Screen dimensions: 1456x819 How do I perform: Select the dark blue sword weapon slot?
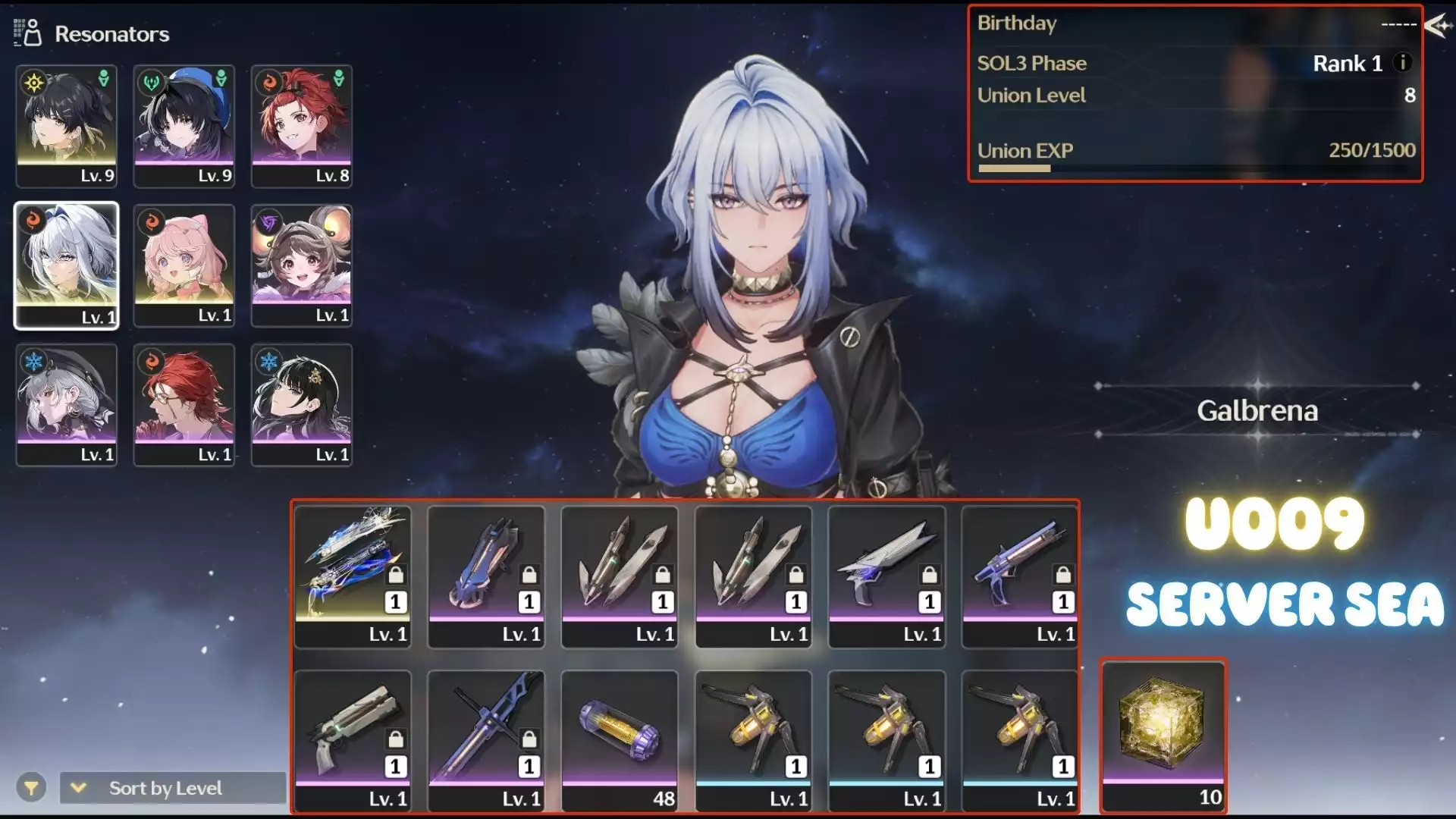coord(486,740)
